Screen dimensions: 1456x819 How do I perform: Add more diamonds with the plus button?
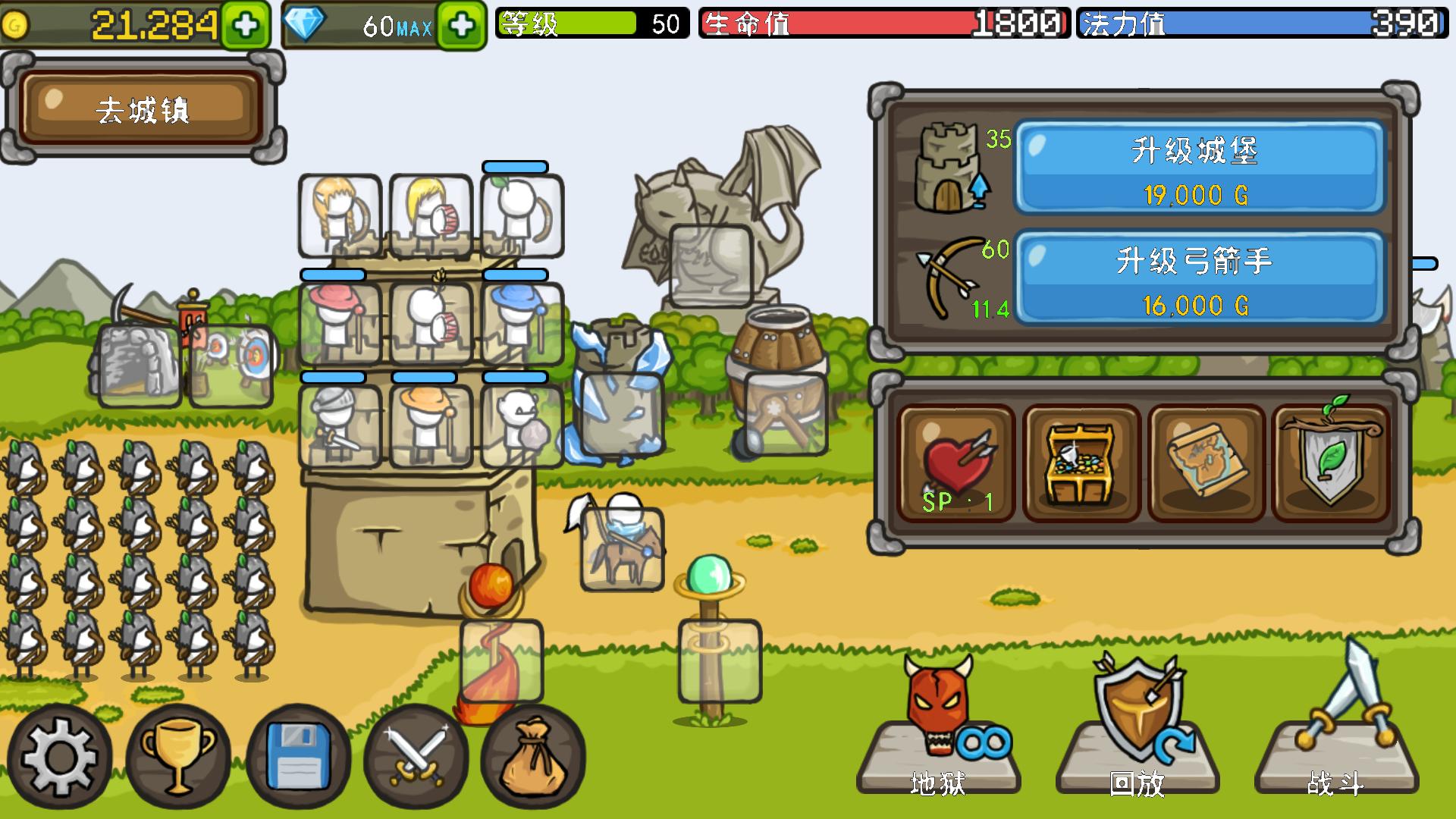tap(461, 26)
